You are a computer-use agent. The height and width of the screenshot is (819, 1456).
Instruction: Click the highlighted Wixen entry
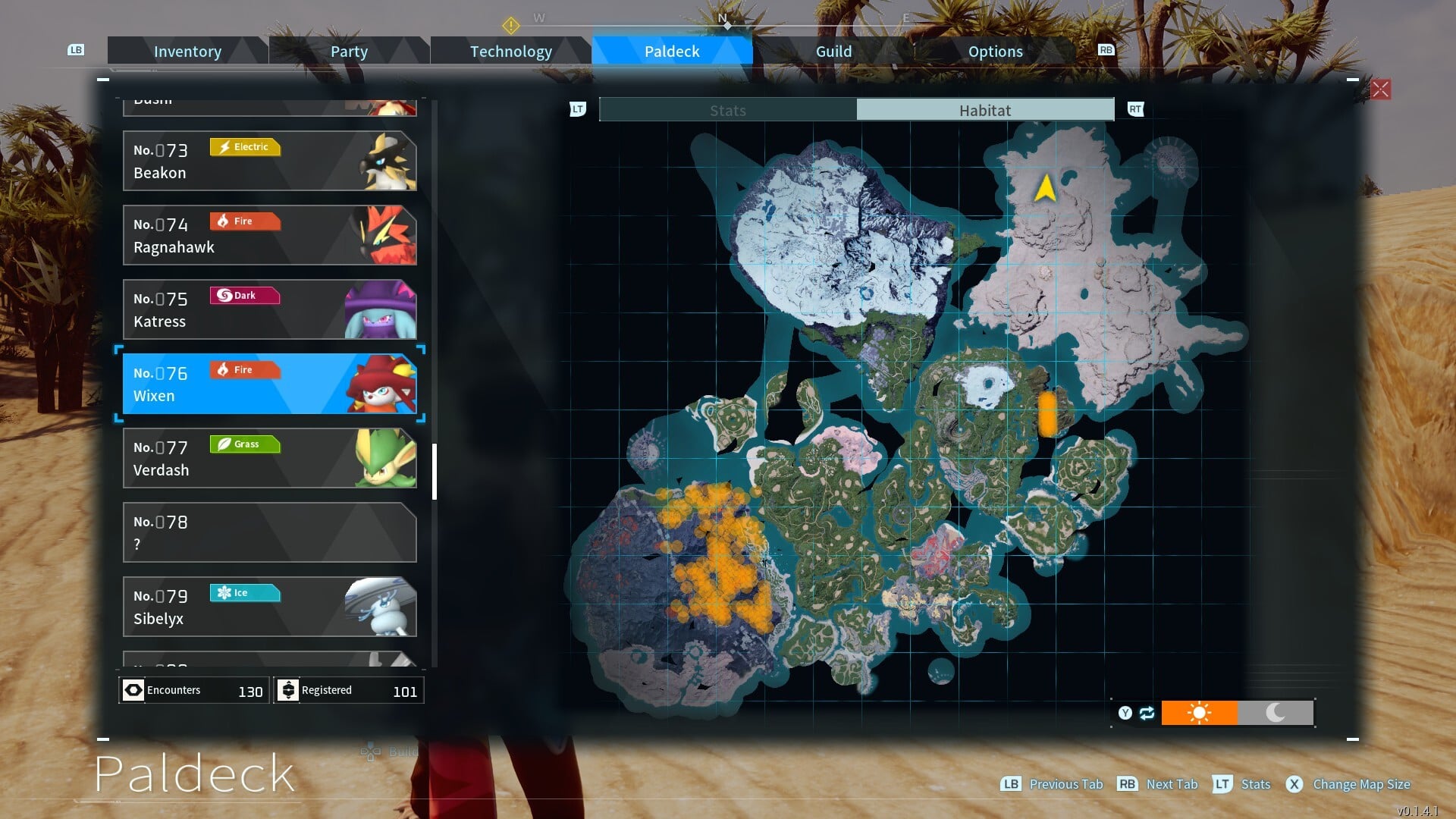point(269,384)
